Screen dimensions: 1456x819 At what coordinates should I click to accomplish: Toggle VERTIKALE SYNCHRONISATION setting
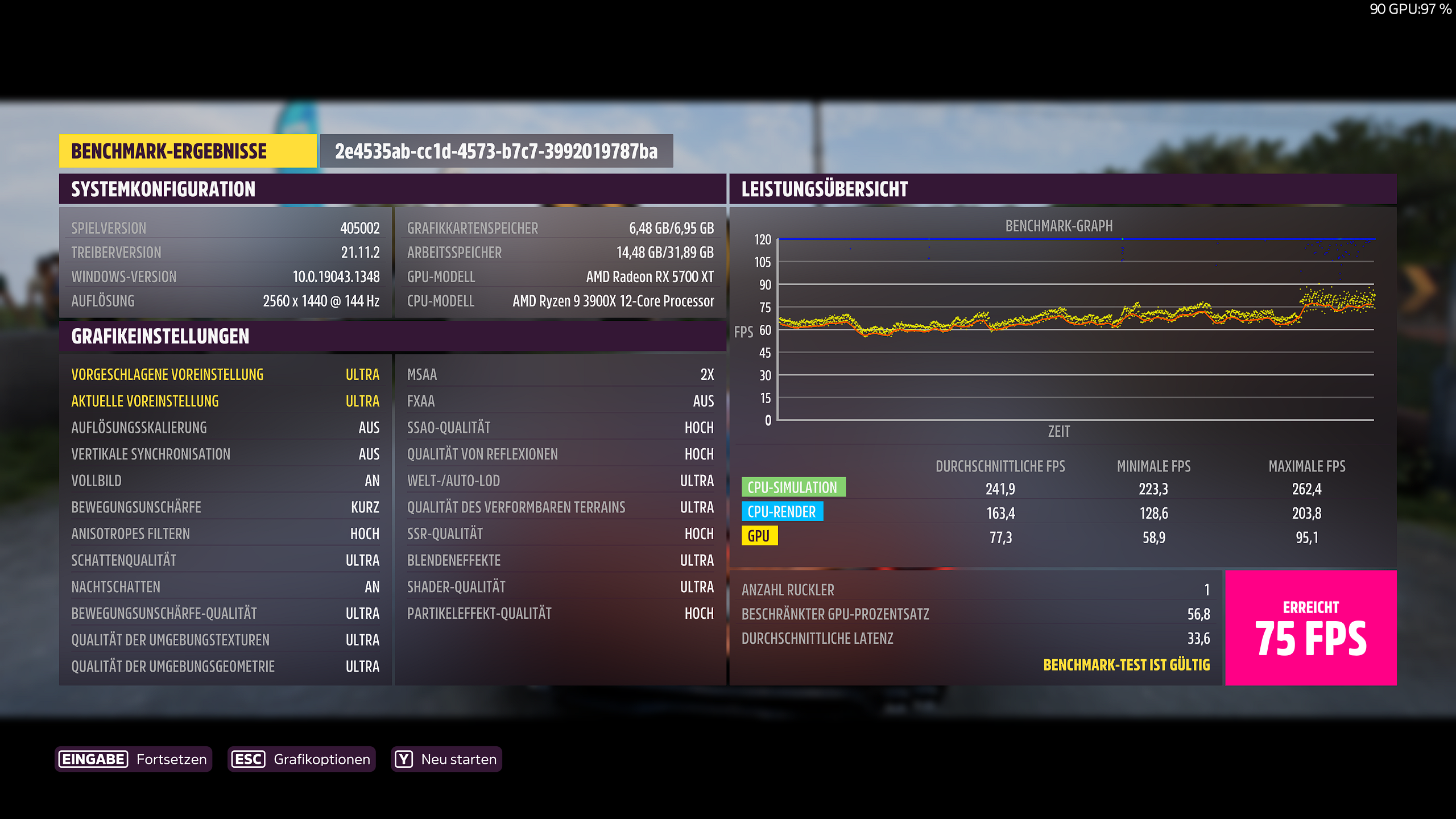point(225,454)
